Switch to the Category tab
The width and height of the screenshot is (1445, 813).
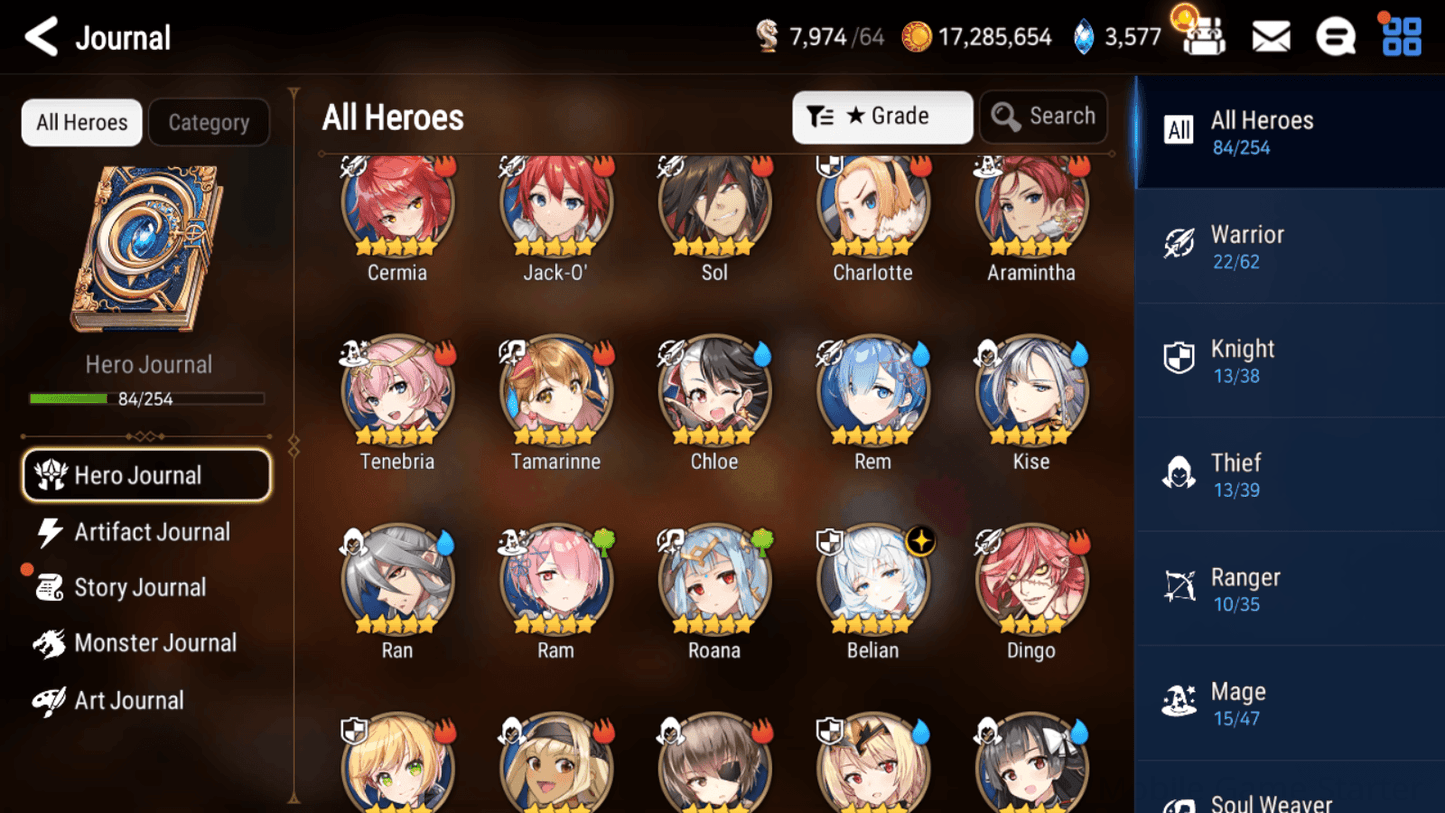208,122
